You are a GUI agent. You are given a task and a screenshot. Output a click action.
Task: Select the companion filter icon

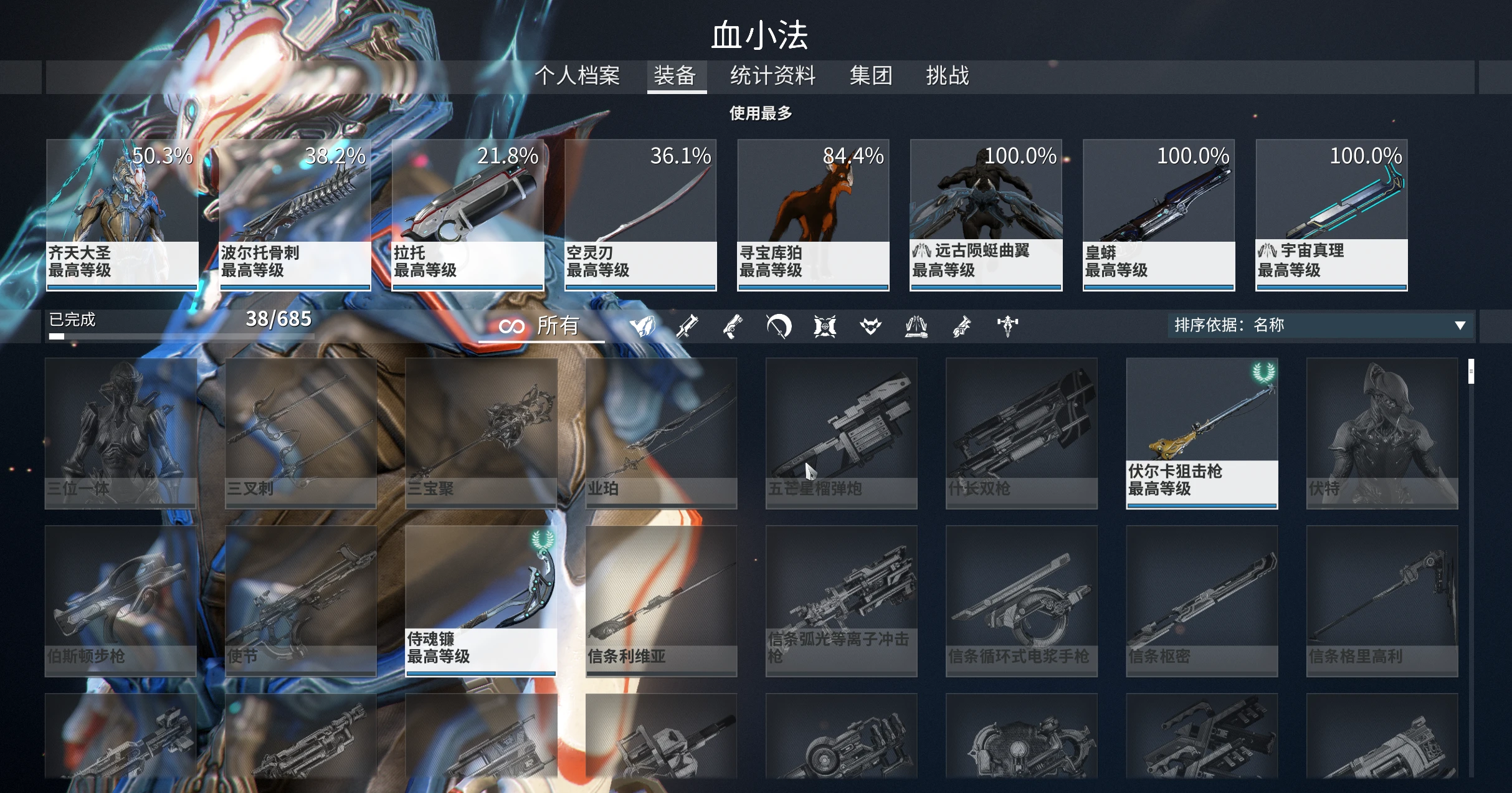point(871,326)
